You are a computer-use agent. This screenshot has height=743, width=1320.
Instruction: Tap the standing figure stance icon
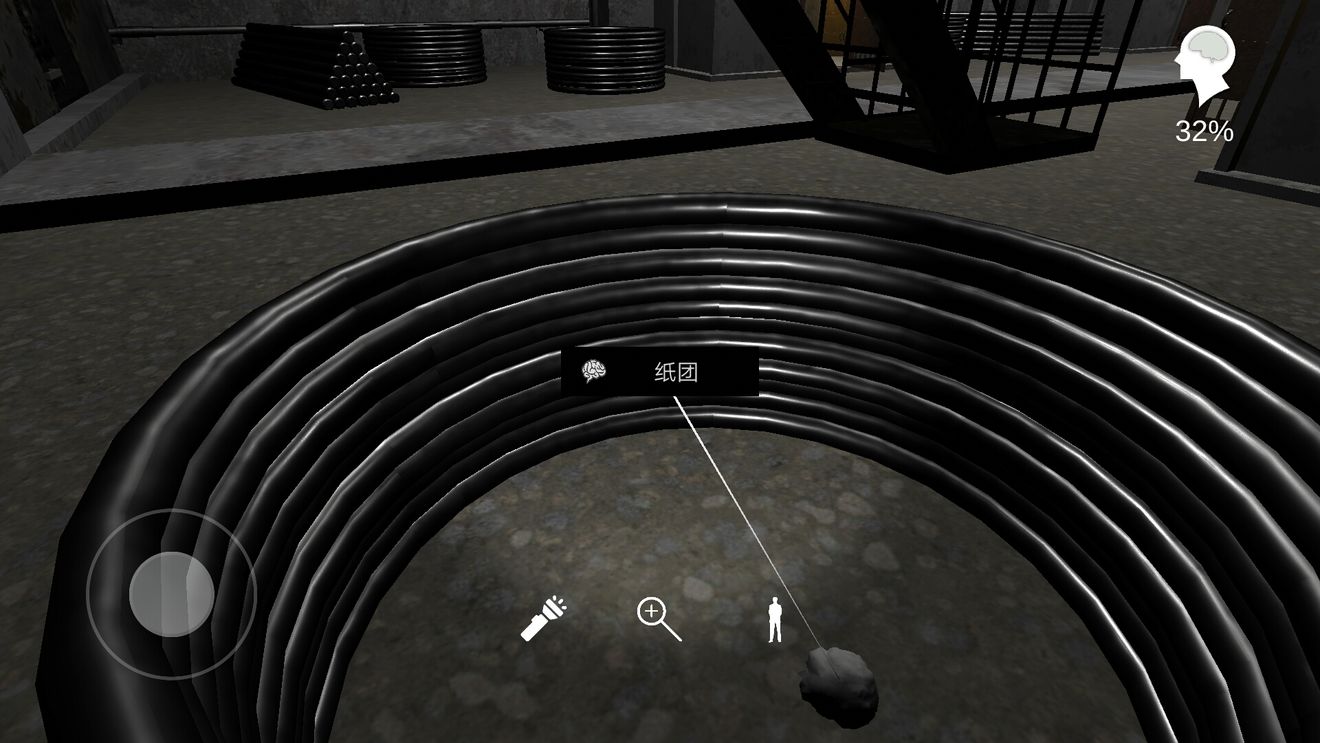tap(774, 620)
